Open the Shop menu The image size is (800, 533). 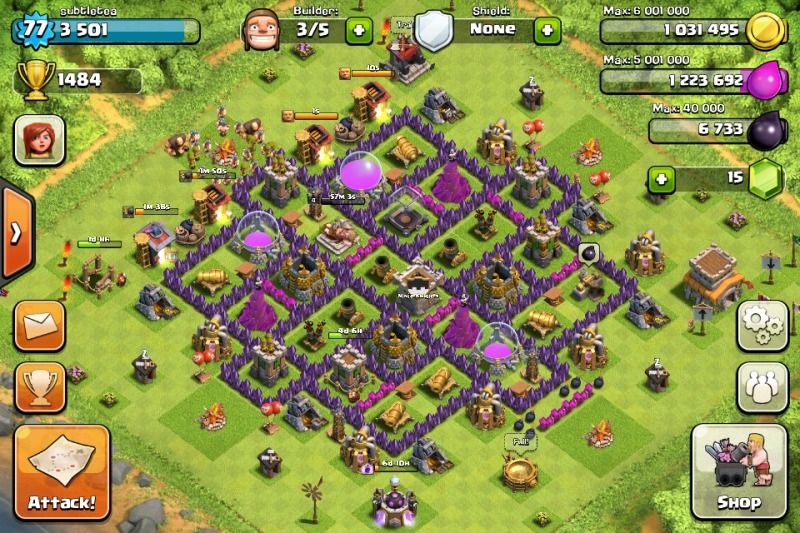pyautogui.click(x=739, y=469)
